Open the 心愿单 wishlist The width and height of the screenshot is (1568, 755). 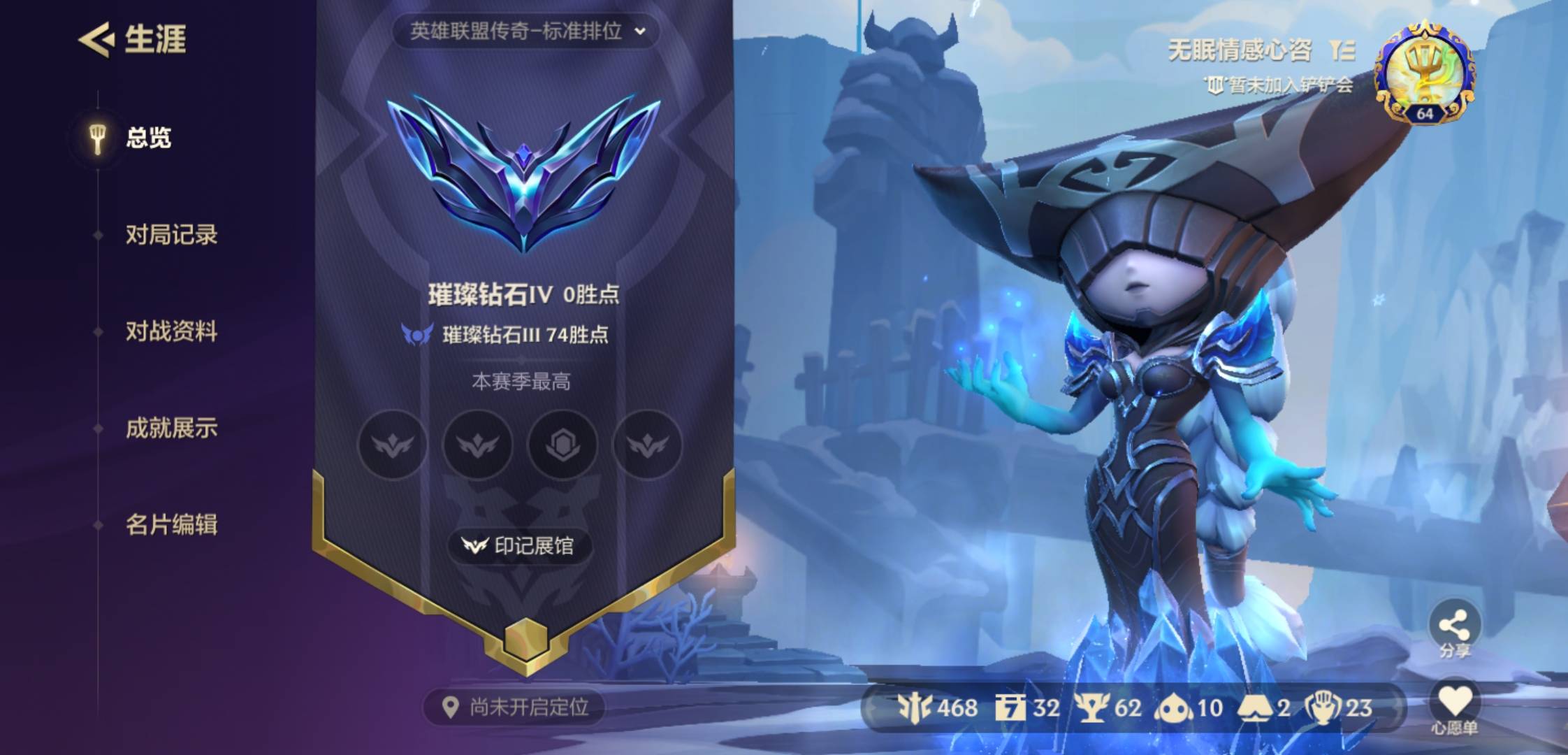pos(1454,707)
